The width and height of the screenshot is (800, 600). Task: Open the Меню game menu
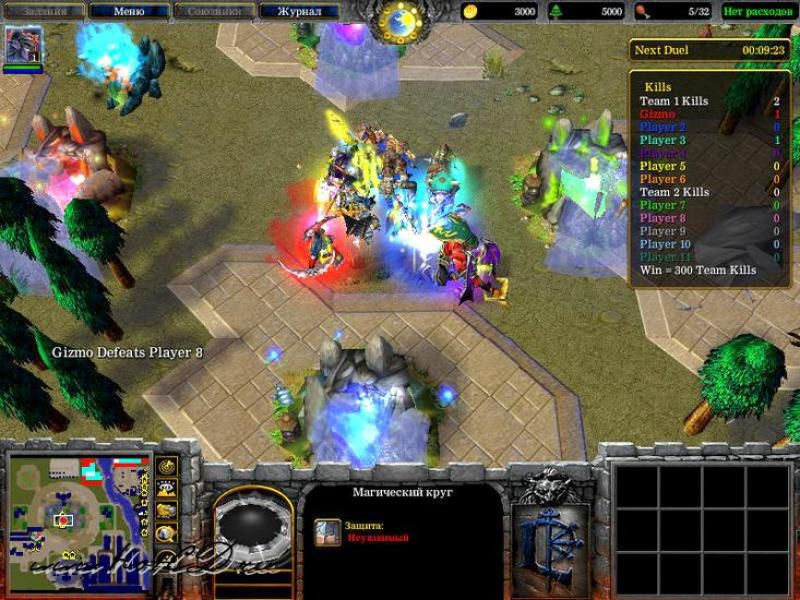(128, 11)
